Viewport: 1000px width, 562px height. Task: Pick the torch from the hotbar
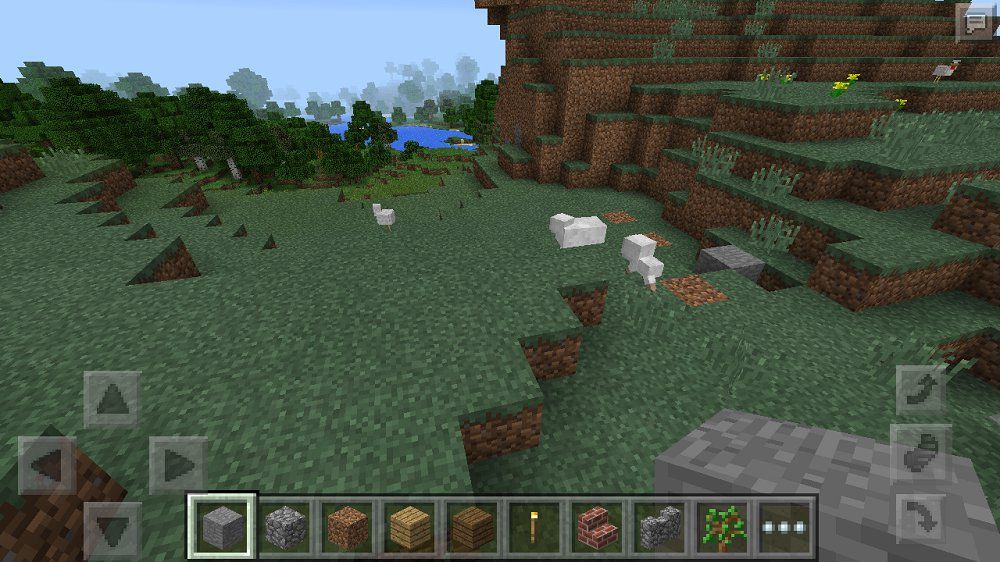535,526
